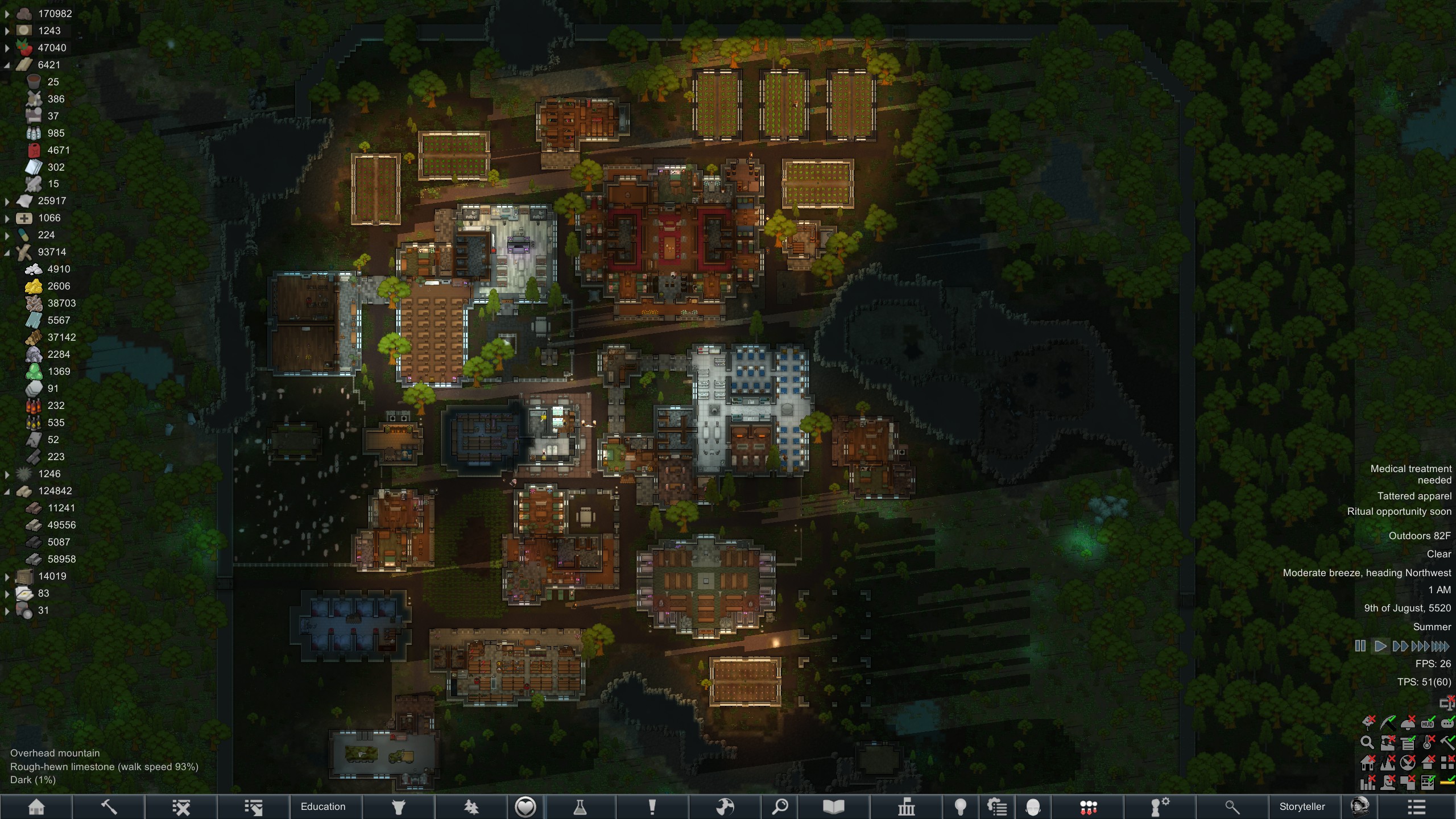Open the wildlife tree icon tab
Viewport: 1456px width, 819px height.
pyautogui.click(x=471, y=806)
